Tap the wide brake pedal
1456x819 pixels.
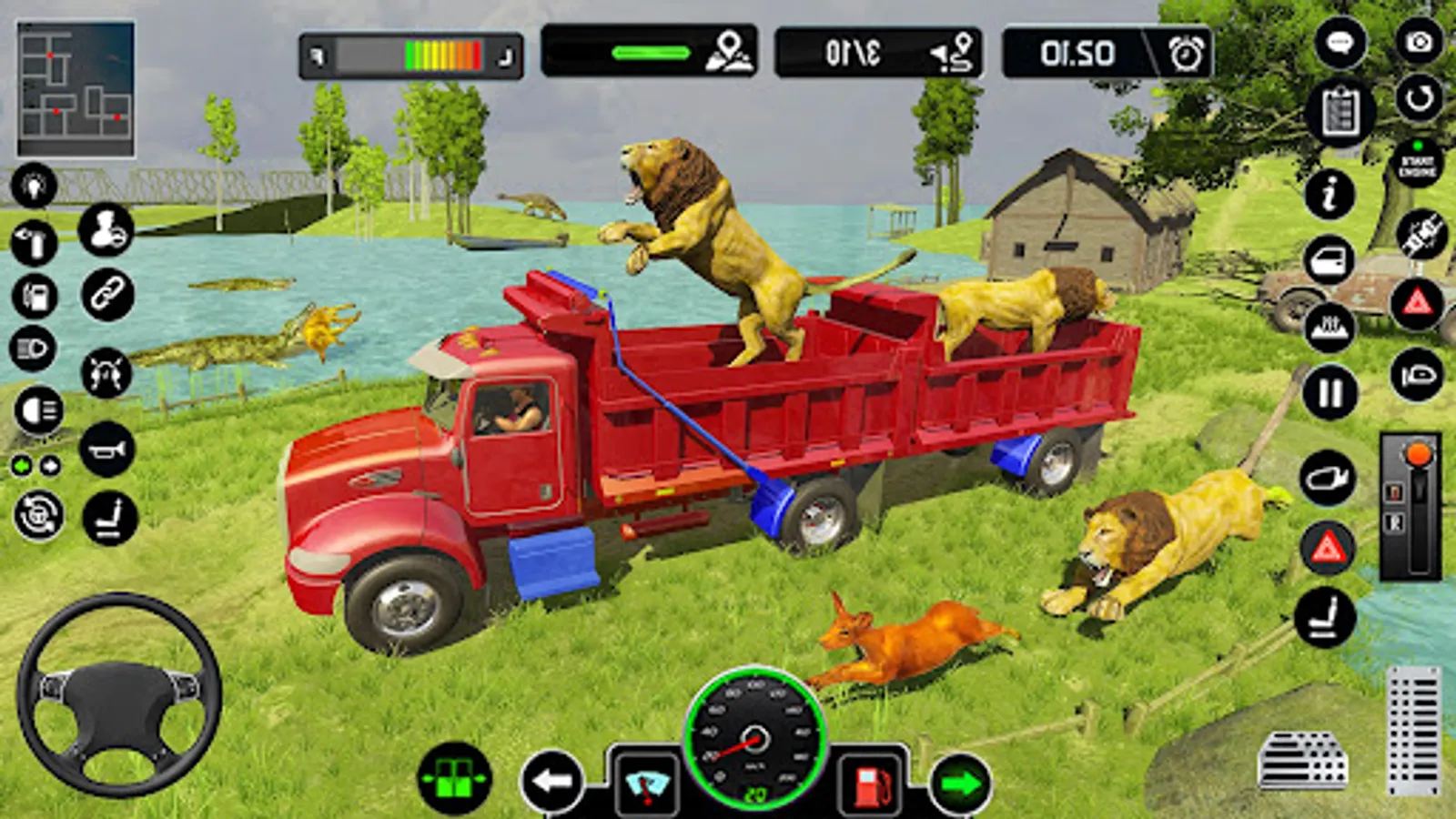pyautogui.click(x=1302, y=761)
